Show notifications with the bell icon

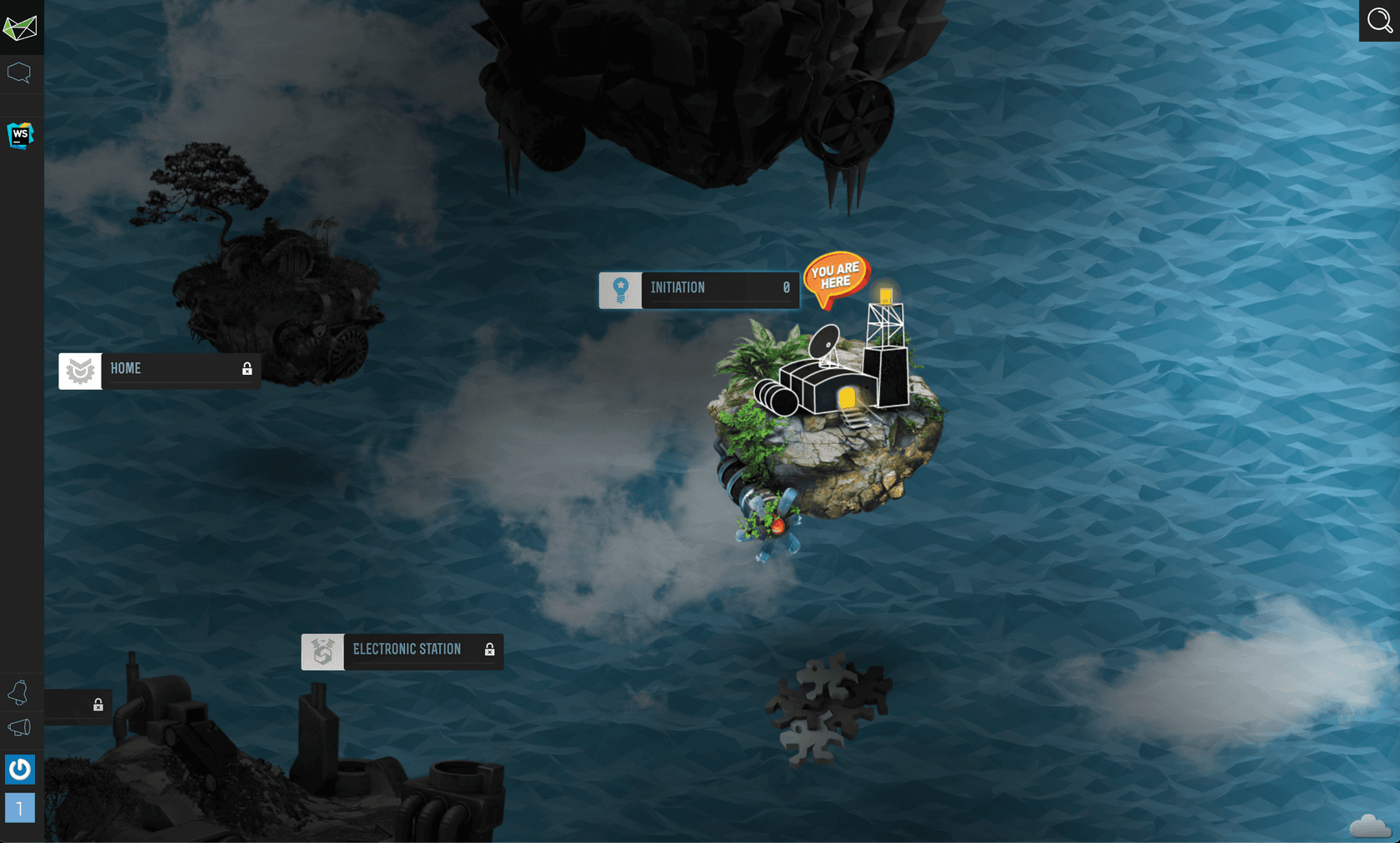coord(18,692)
